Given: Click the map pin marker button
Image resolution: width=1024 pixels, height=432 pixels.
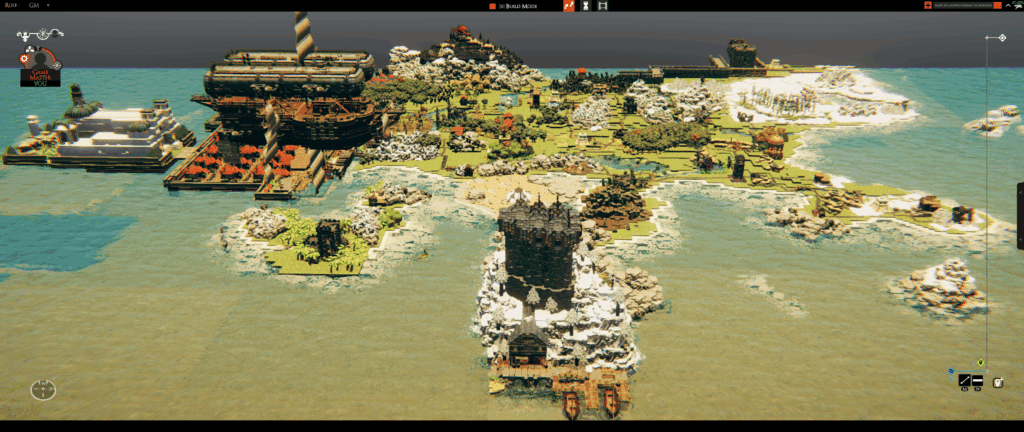Looking at the screenshot, I should click(x=997, y=380).
